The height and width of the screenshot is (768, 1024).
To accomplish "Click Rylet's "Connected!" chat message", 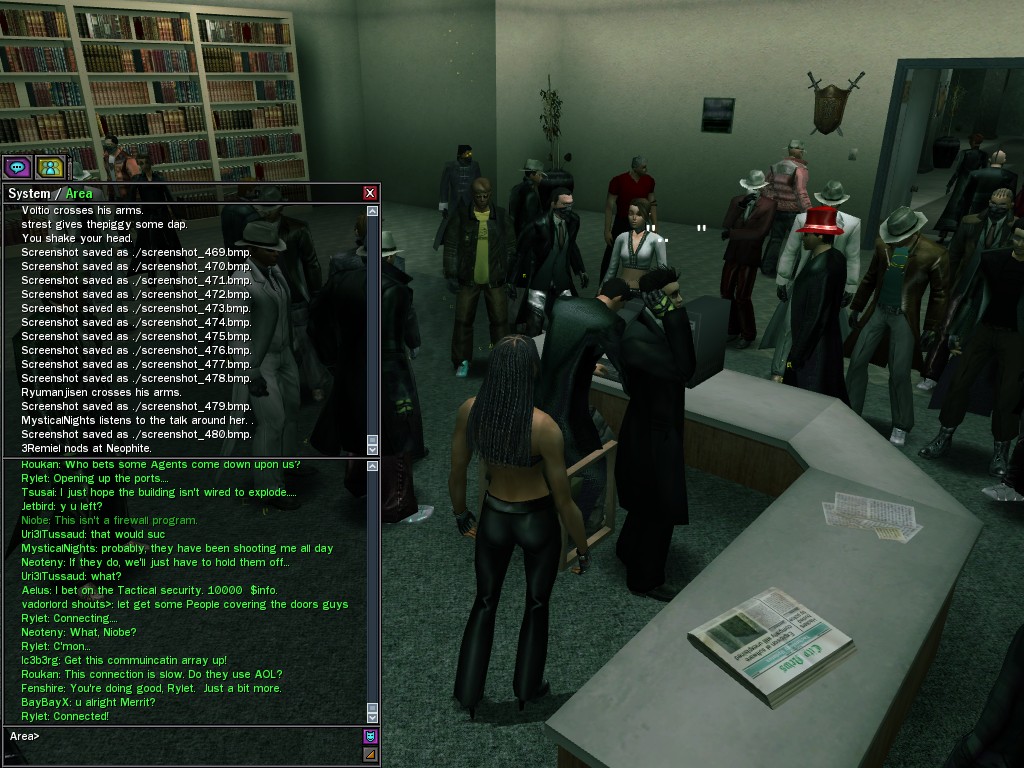I will coord(65,716).
